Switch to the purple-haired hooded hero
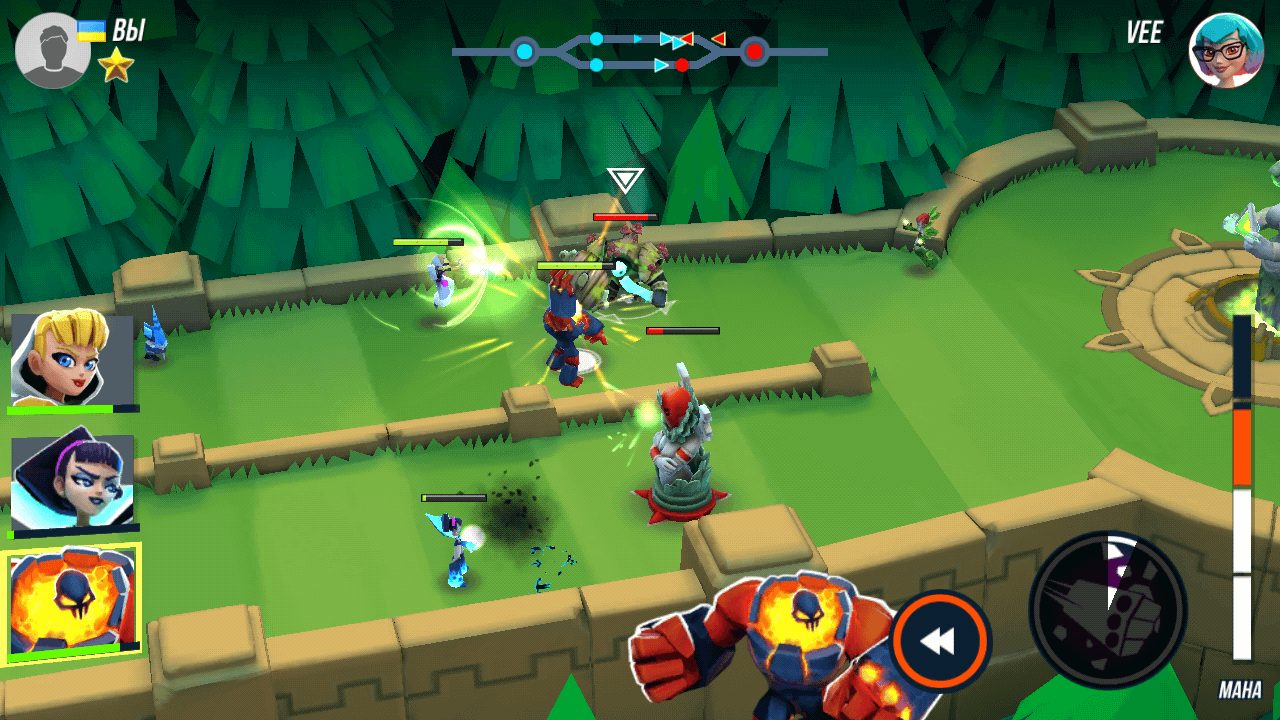The image size is (1280, 720). point(72,483)
